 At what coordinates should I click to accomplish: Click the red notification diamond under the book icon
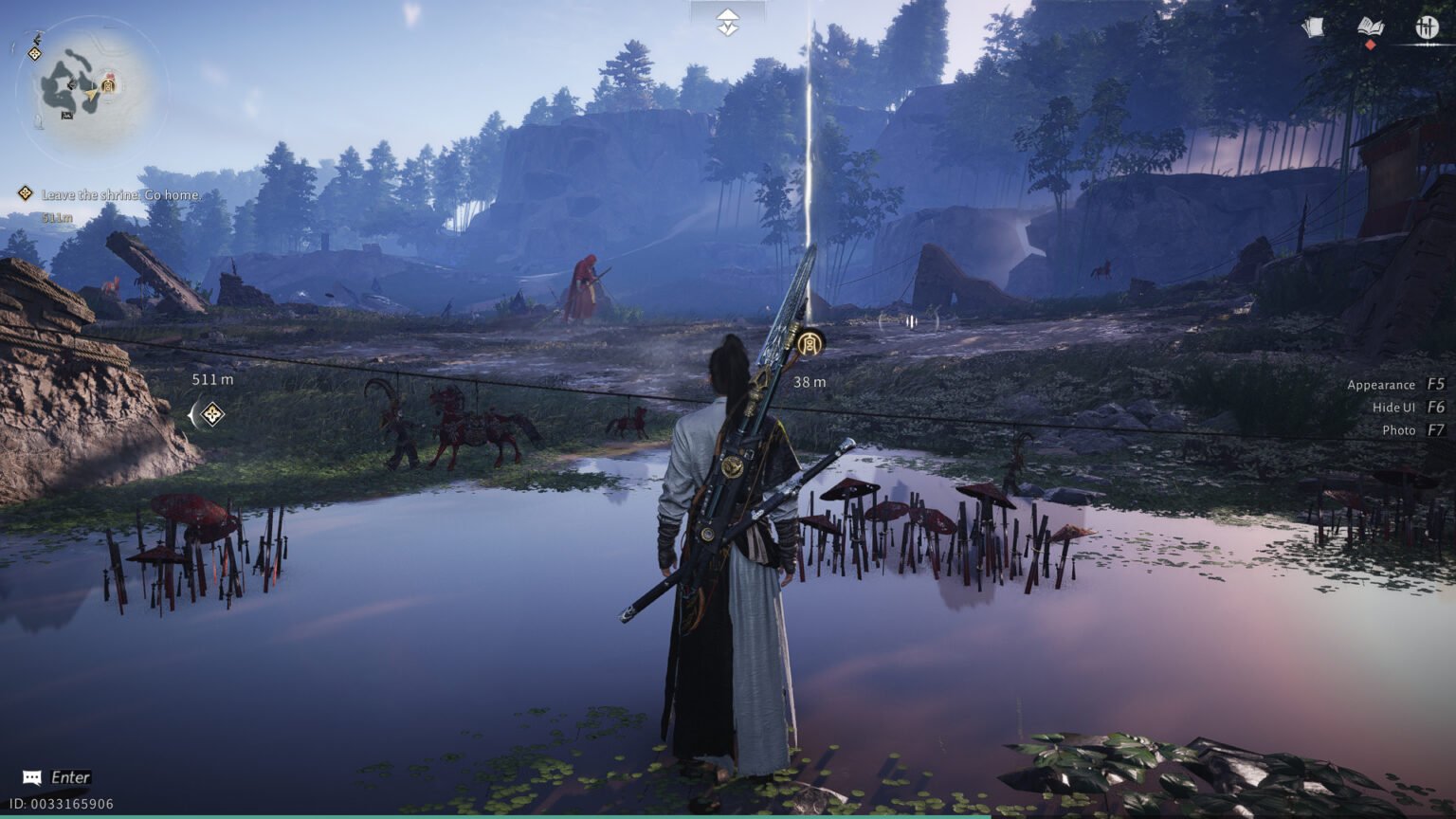point(1371,45)
